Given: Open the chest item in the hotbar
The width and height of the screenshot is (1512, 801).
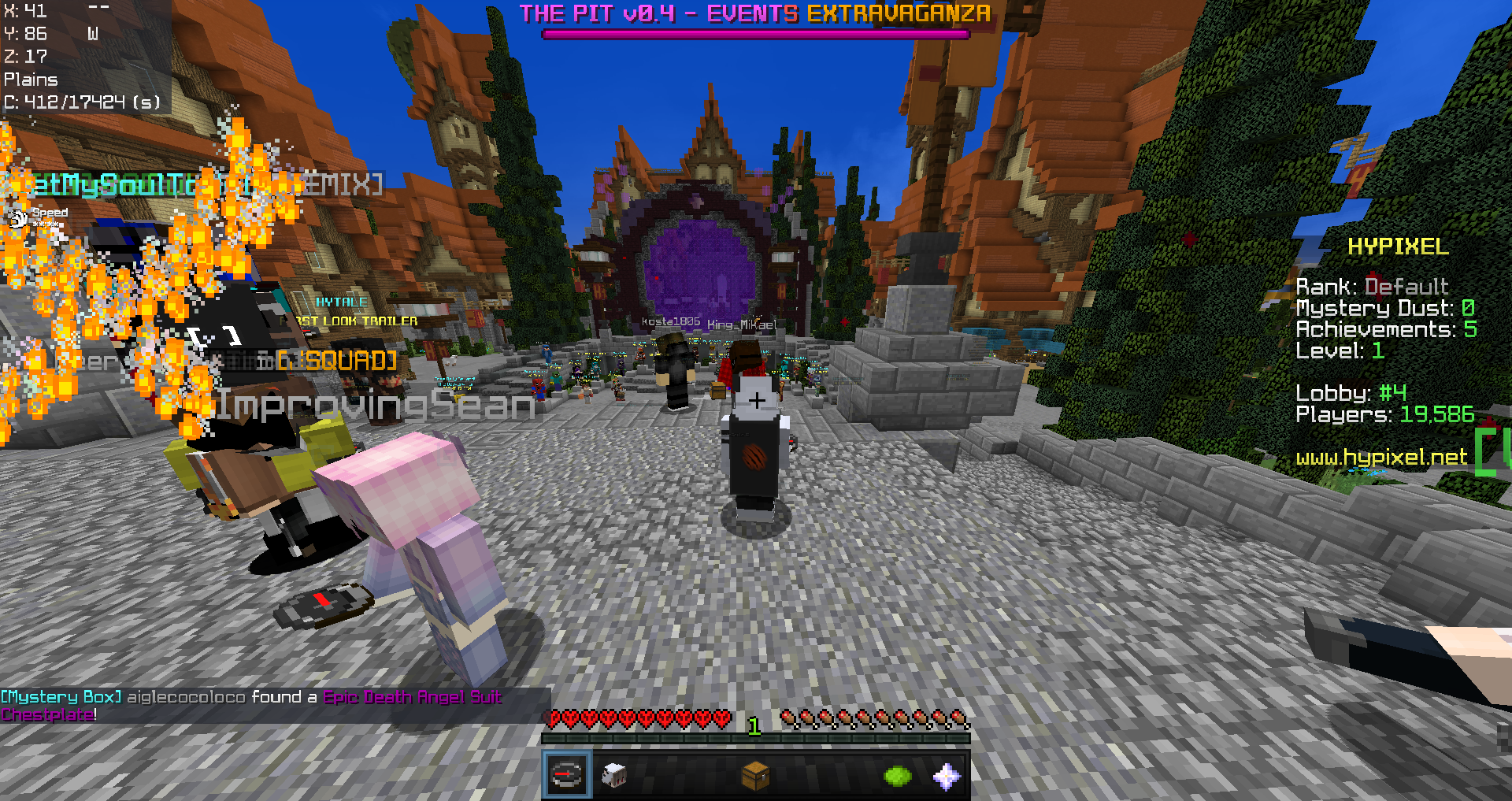Looking at the screenshot, I should [754, 775].
